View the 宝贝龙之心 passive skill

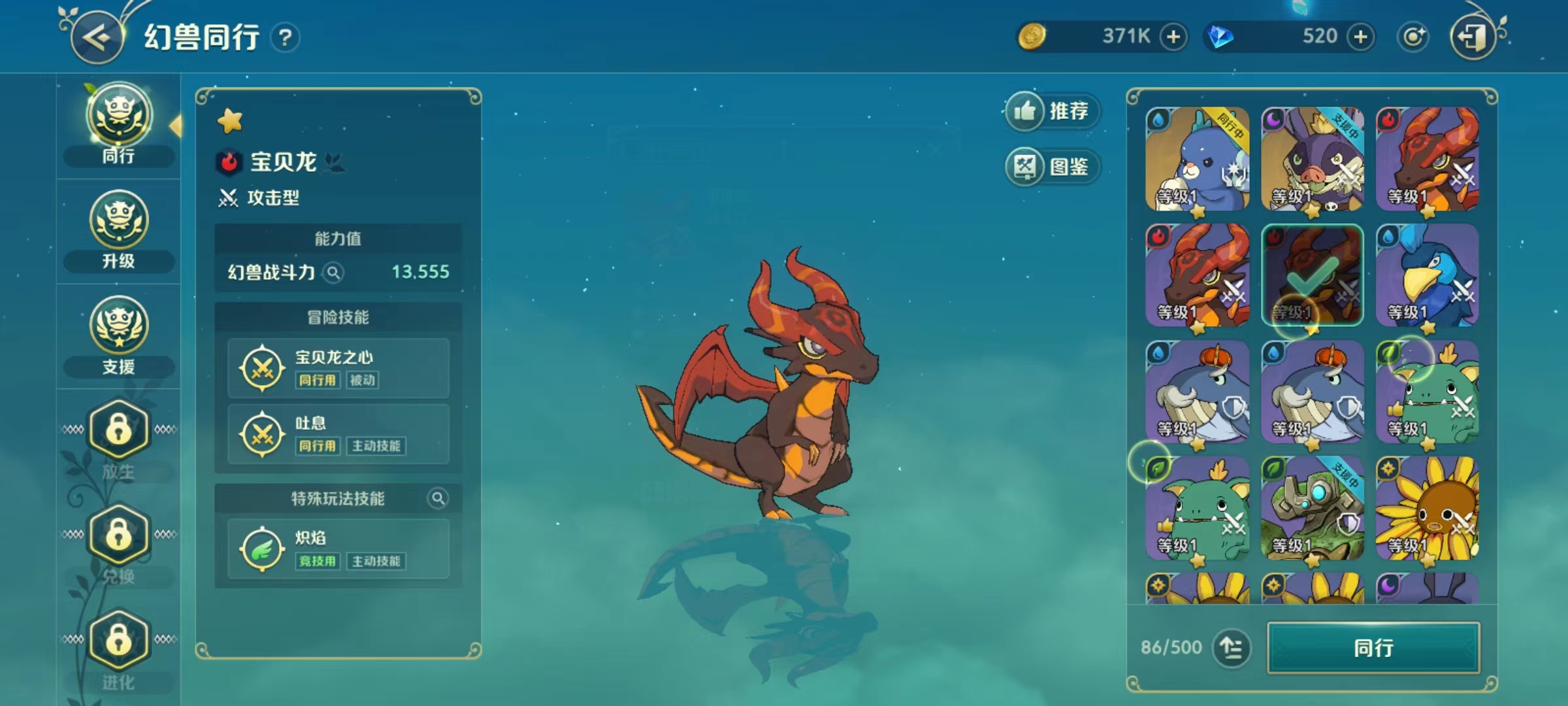click(x=338, y=368)
